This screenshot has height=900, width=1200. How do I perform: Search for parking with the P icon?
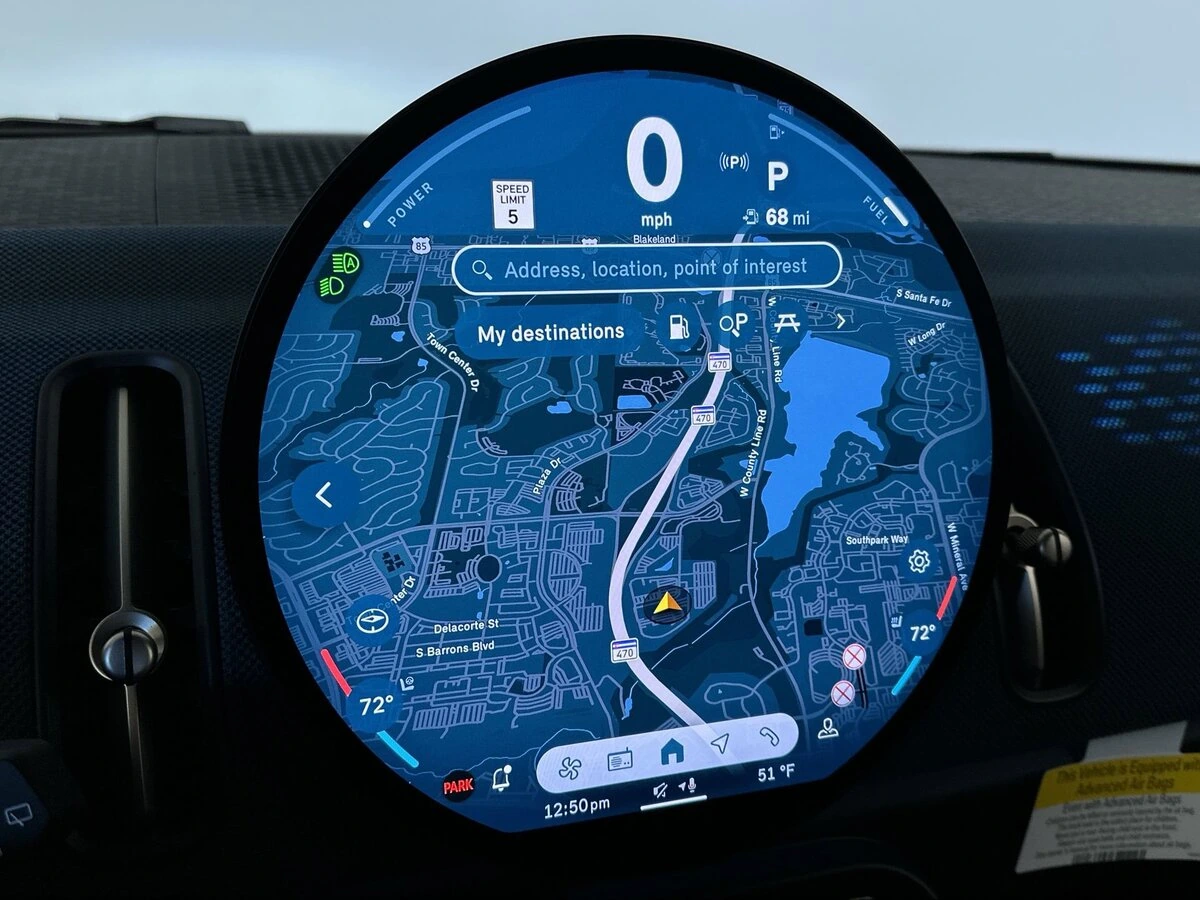(734, 324)
